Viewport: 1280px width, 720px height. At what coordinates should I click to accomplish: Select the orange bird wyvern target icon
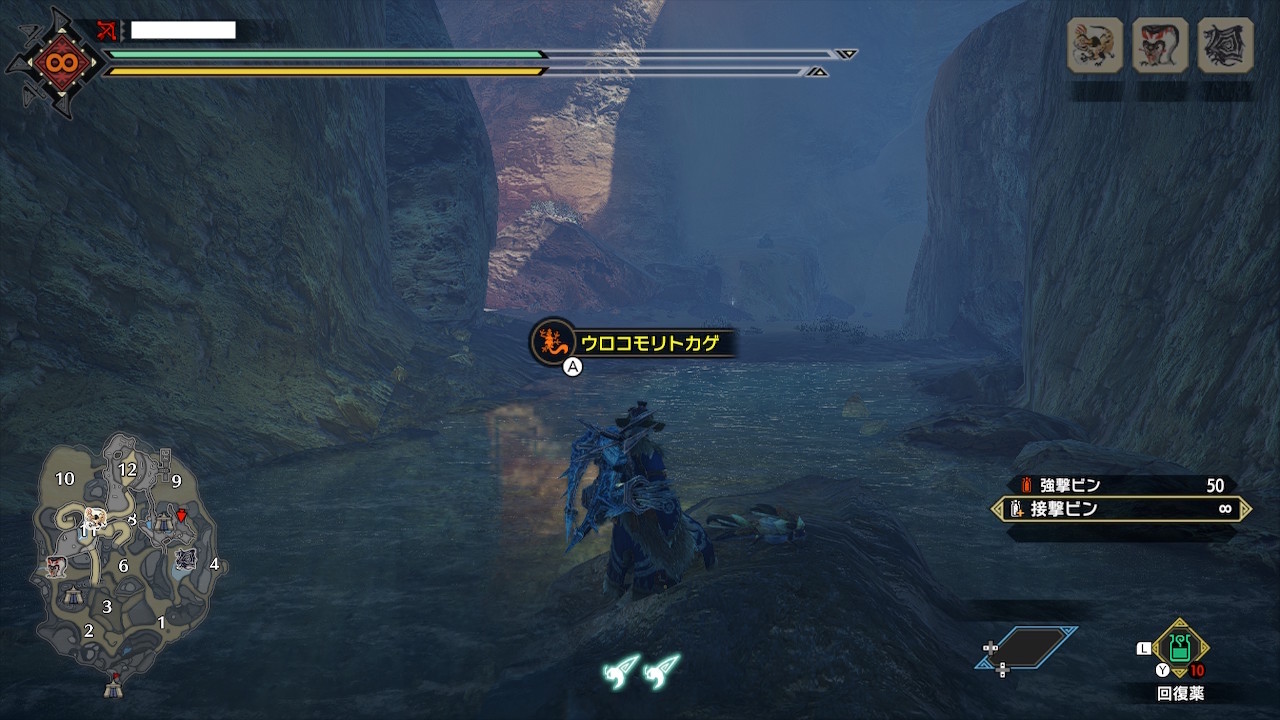pyautogui.click(x=1095, y=45)
